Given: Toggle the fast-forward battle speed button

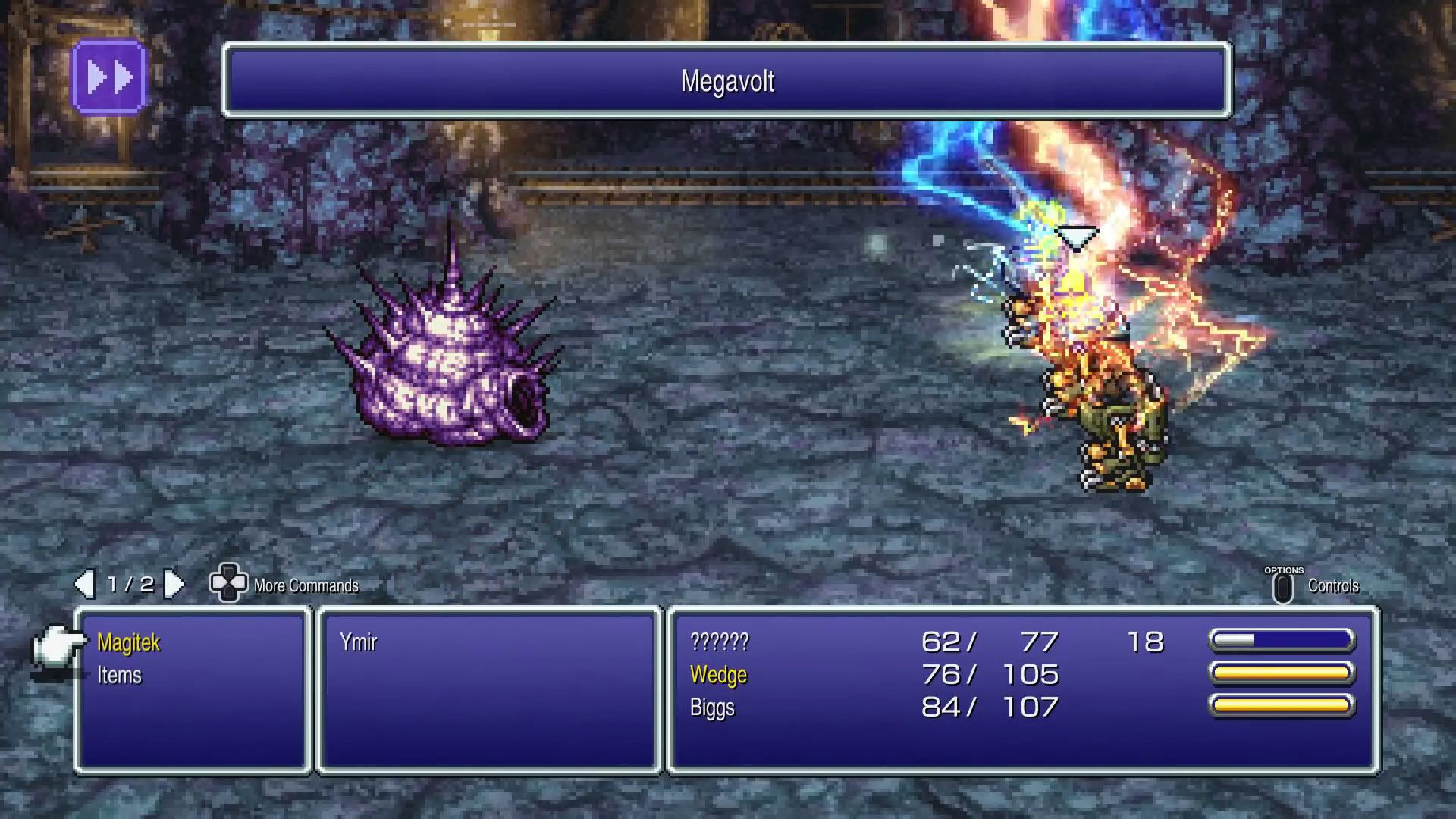Looking at the screenshot, I should pyautogui.click(x=109, y=77).
